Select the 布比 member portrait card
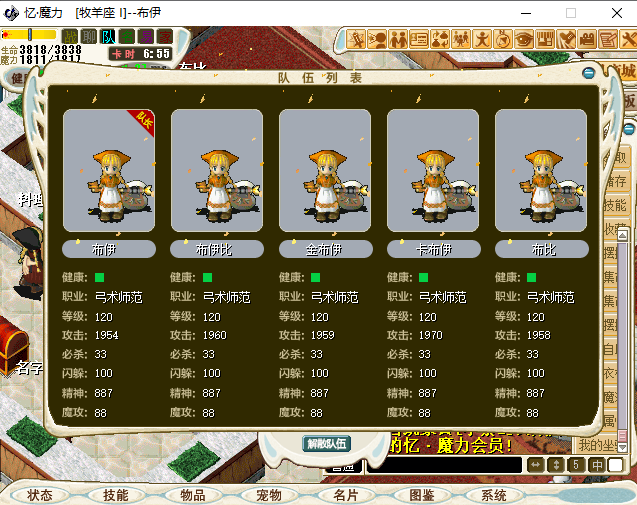 (541, 171)
